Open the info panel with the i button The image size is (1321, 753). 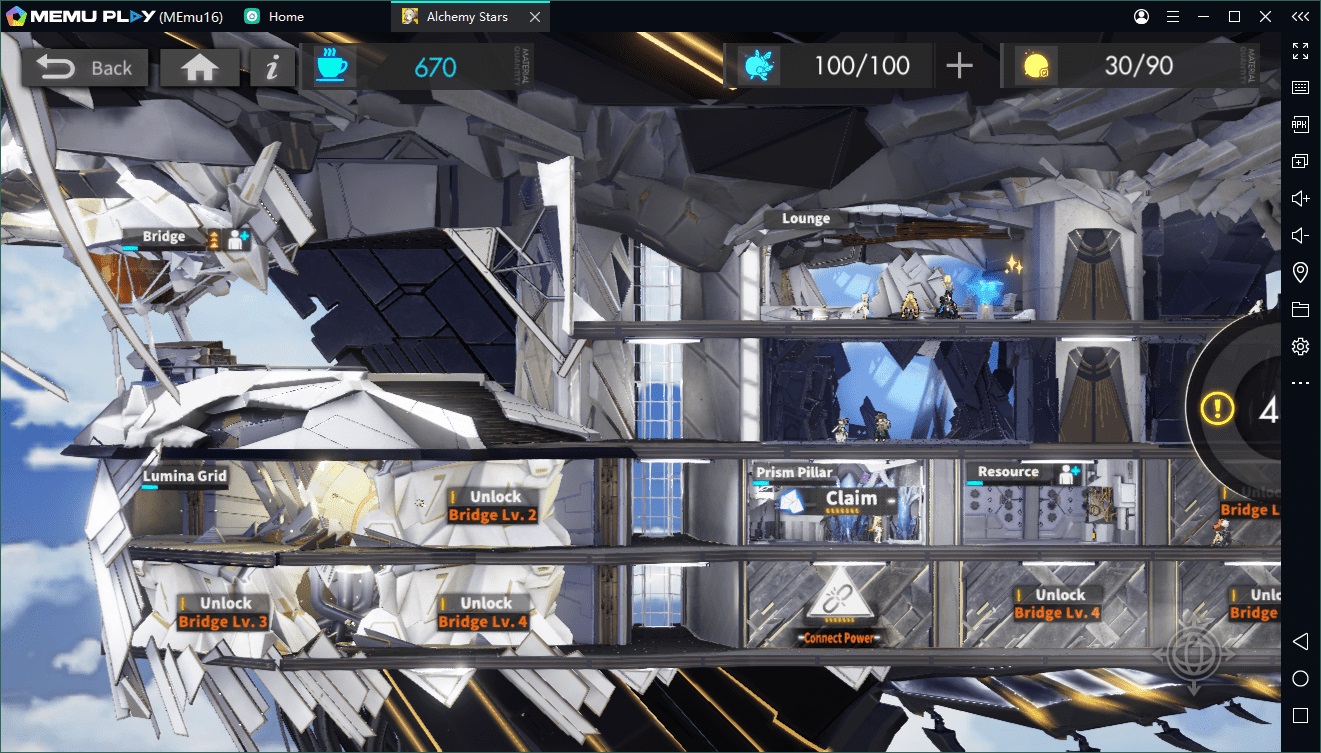271,67
